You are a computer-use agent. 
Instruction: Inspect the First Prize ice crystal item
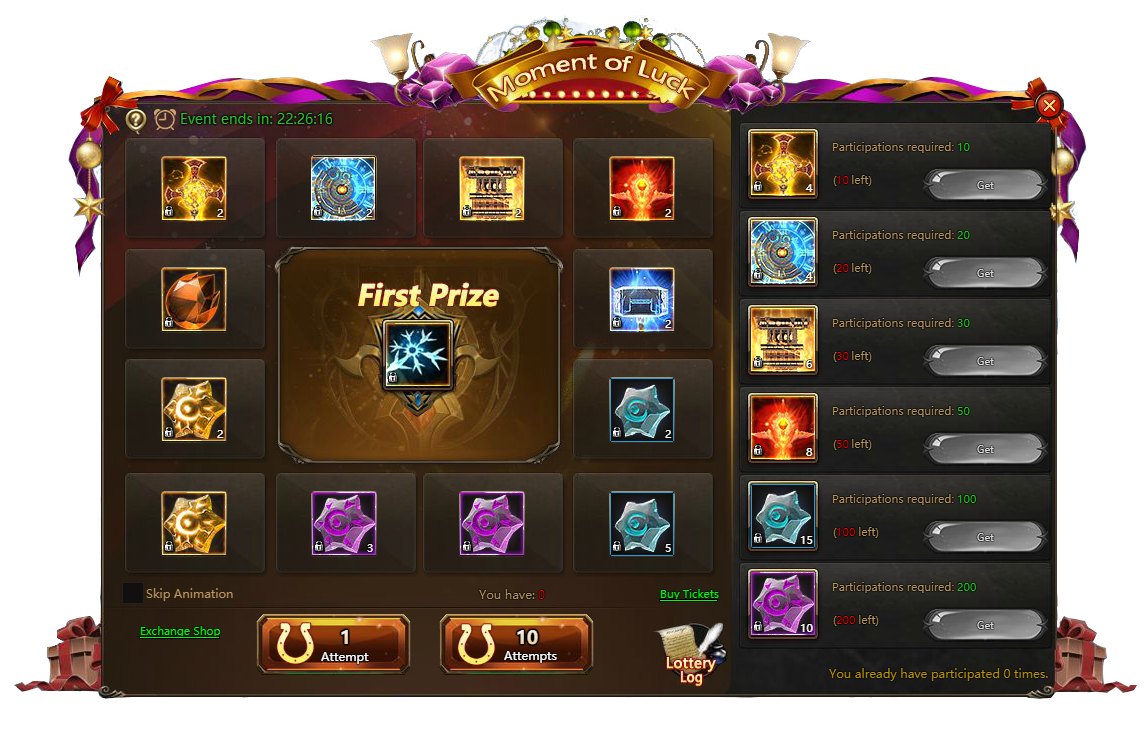(x=419, y=354)
